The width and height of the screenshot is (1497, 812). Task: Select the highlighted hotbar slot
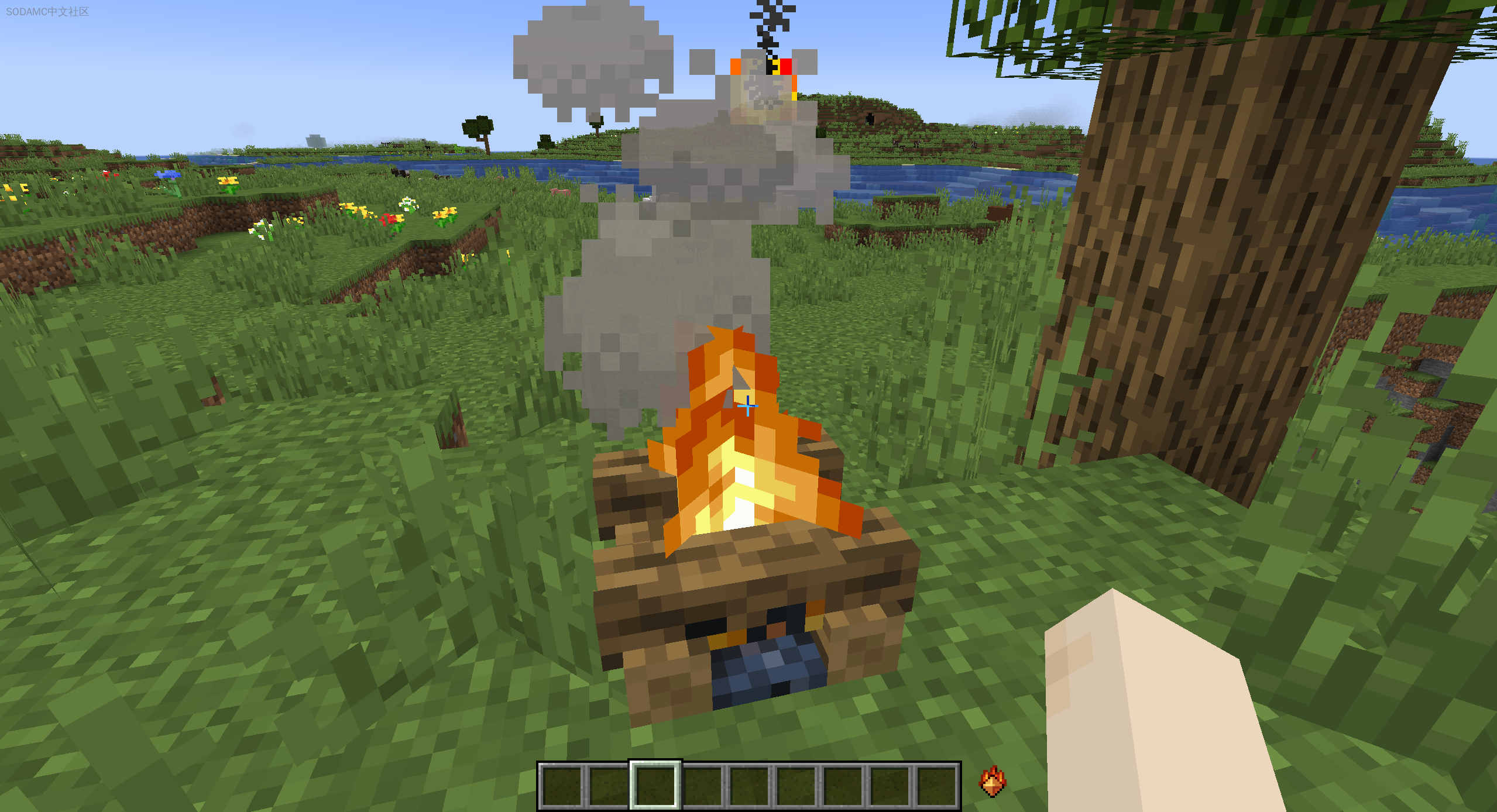pos(655,785)
